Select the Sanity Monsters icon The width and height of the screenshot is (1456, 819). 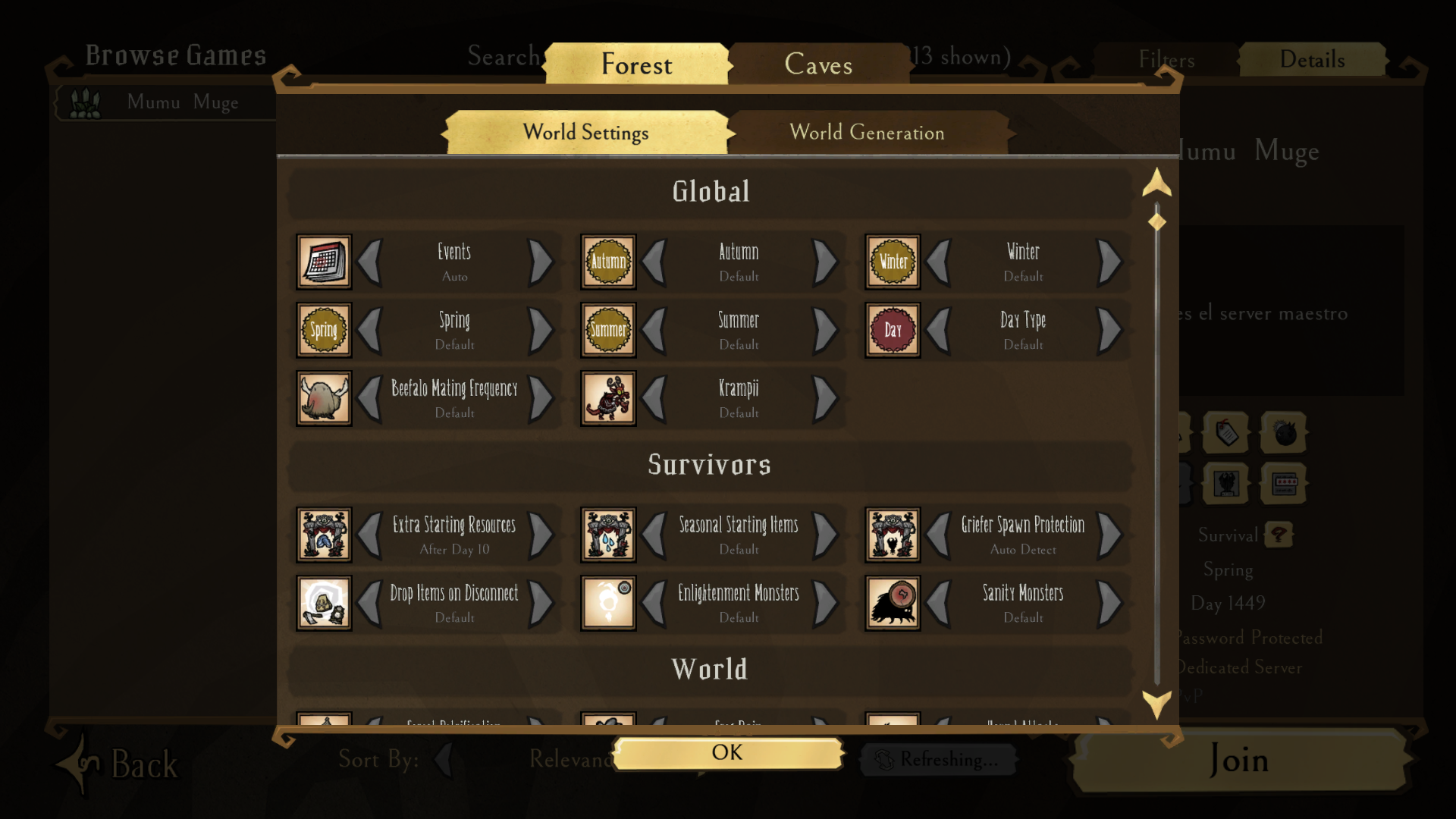[x=892, y=603]
